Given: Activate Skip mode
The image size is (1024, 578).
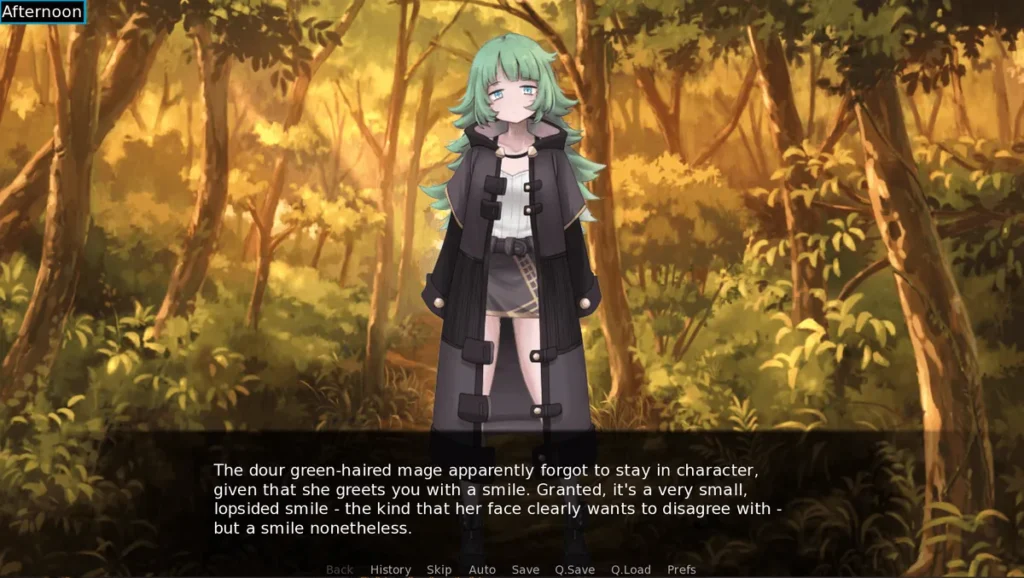Looking at the screenshot, I should (439, 569).
